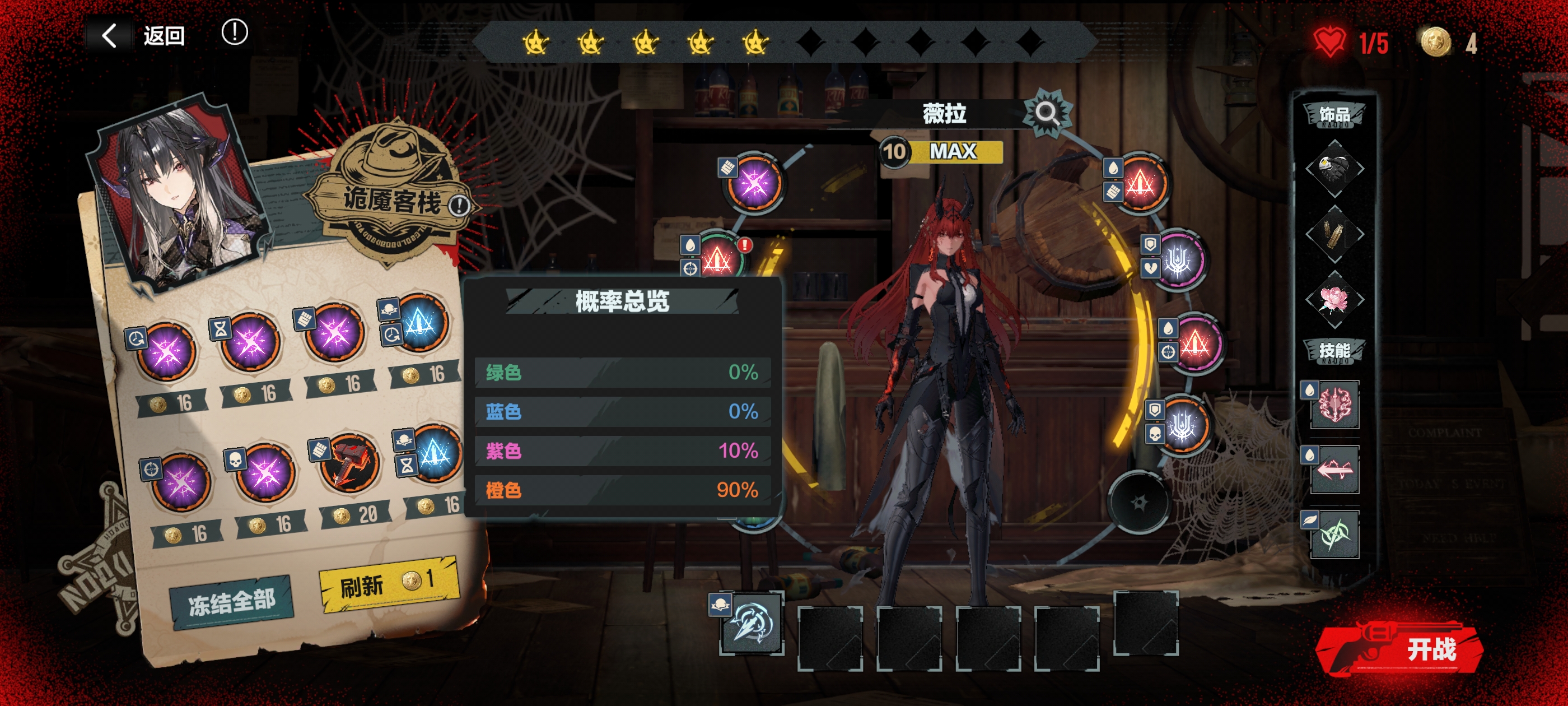1568x706 pixels.
Task: Freeze all shop items with 冻结全部
Action: (231, 602)
